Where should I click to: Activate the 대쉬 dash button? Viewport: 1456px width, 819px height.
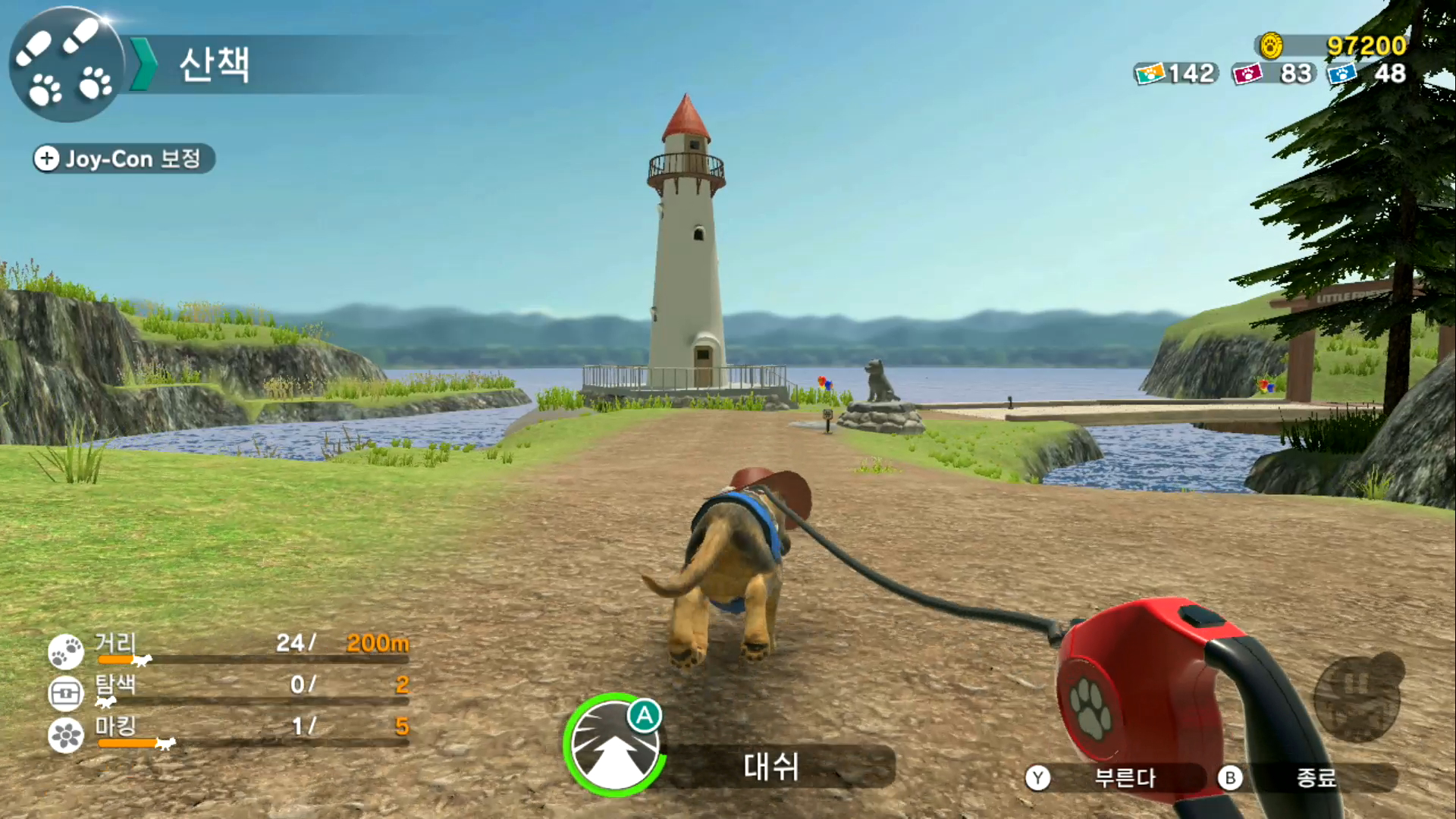(614, 745)
